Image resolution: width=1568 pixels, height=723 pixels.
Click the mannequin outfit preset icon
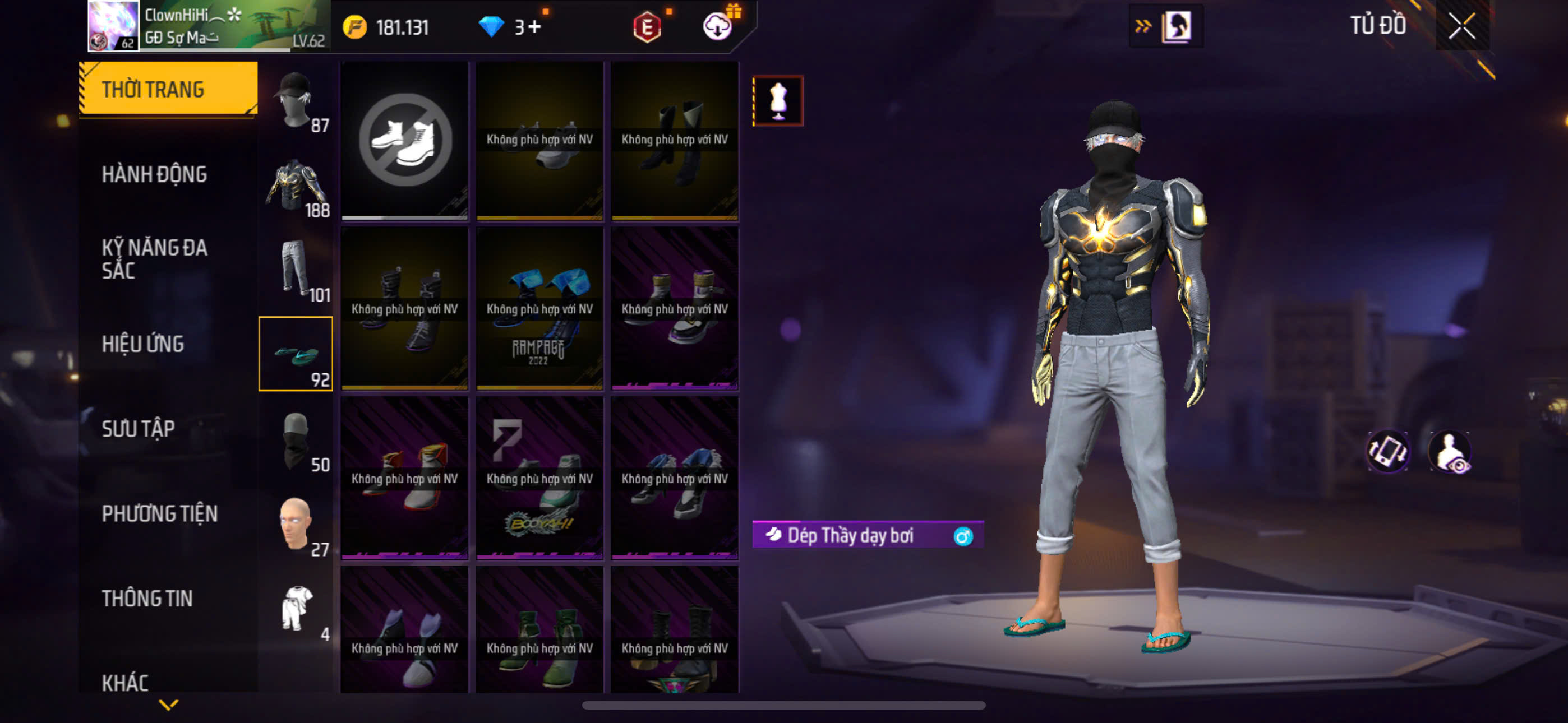(x=778, y=100)
